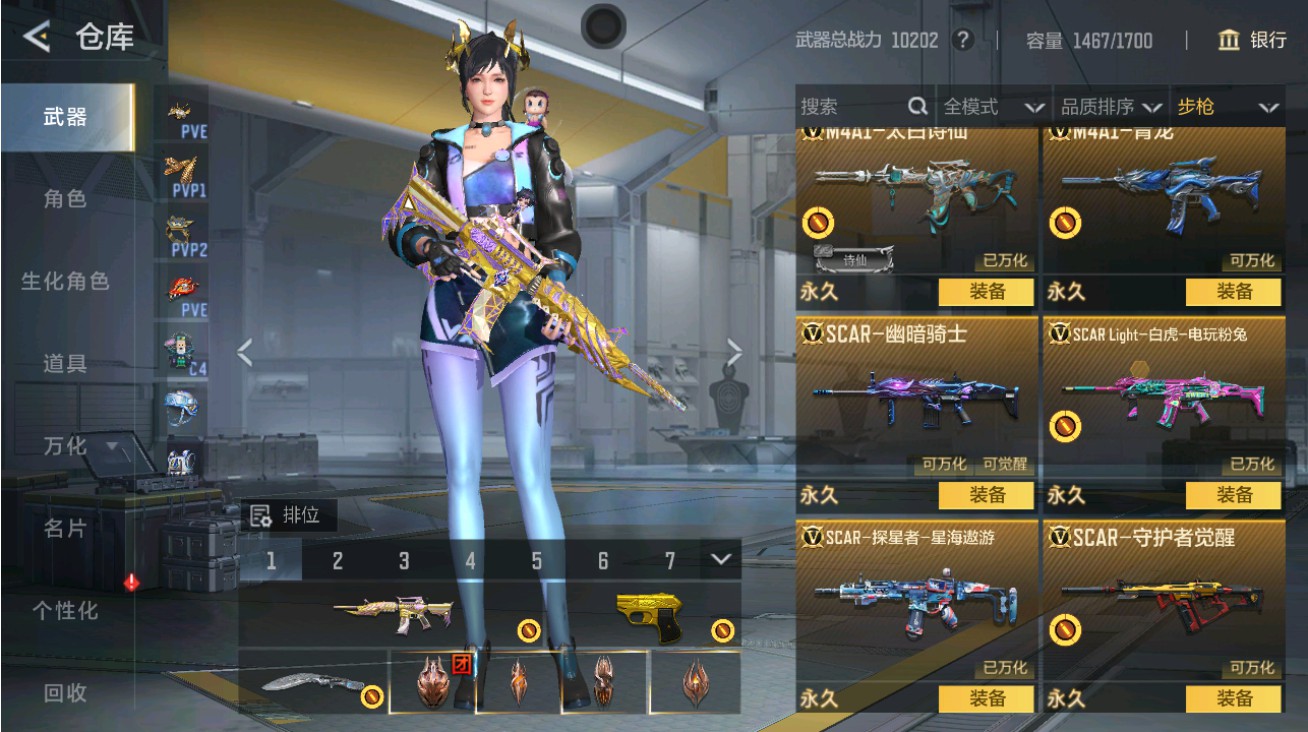Equip the SCAR-守护者觉醒 rifle

(1233, 699)
